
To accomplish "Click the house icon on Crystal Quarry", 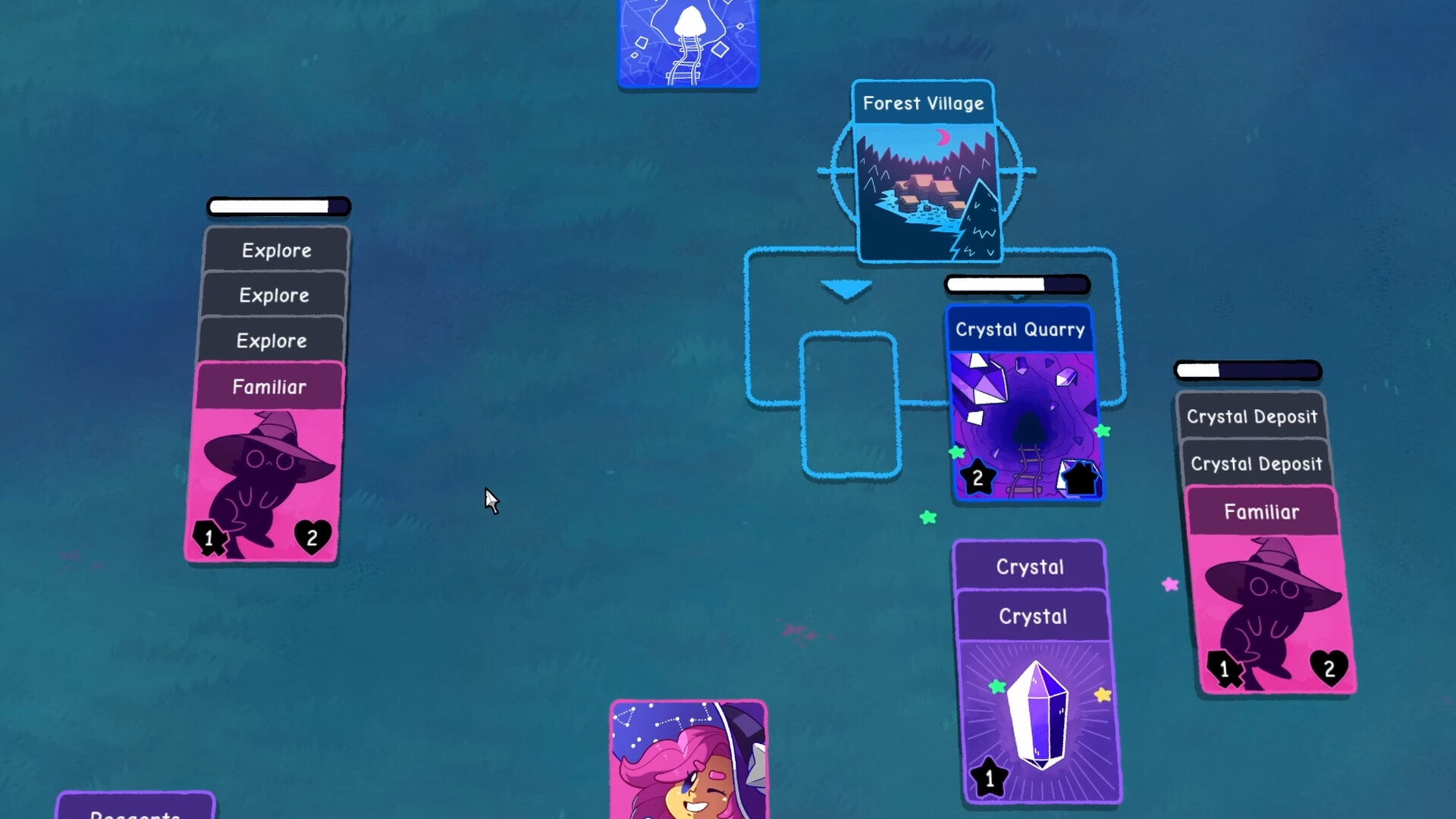I will [x=1078, y=479].
